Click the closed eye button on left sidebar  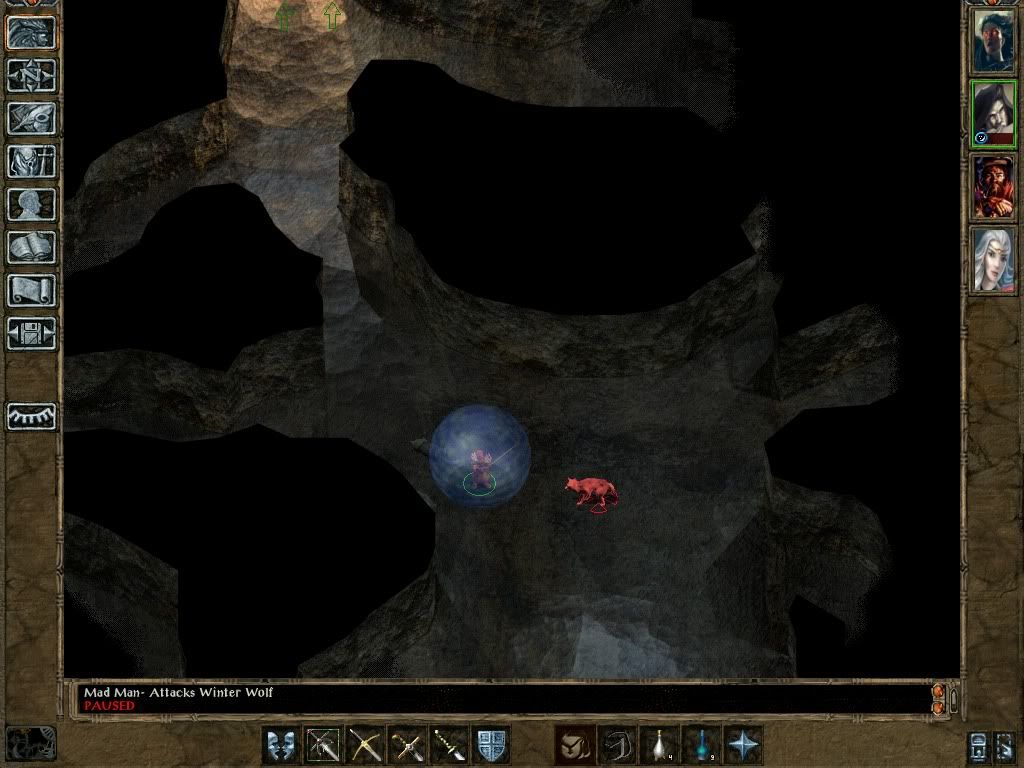[31, 415]
